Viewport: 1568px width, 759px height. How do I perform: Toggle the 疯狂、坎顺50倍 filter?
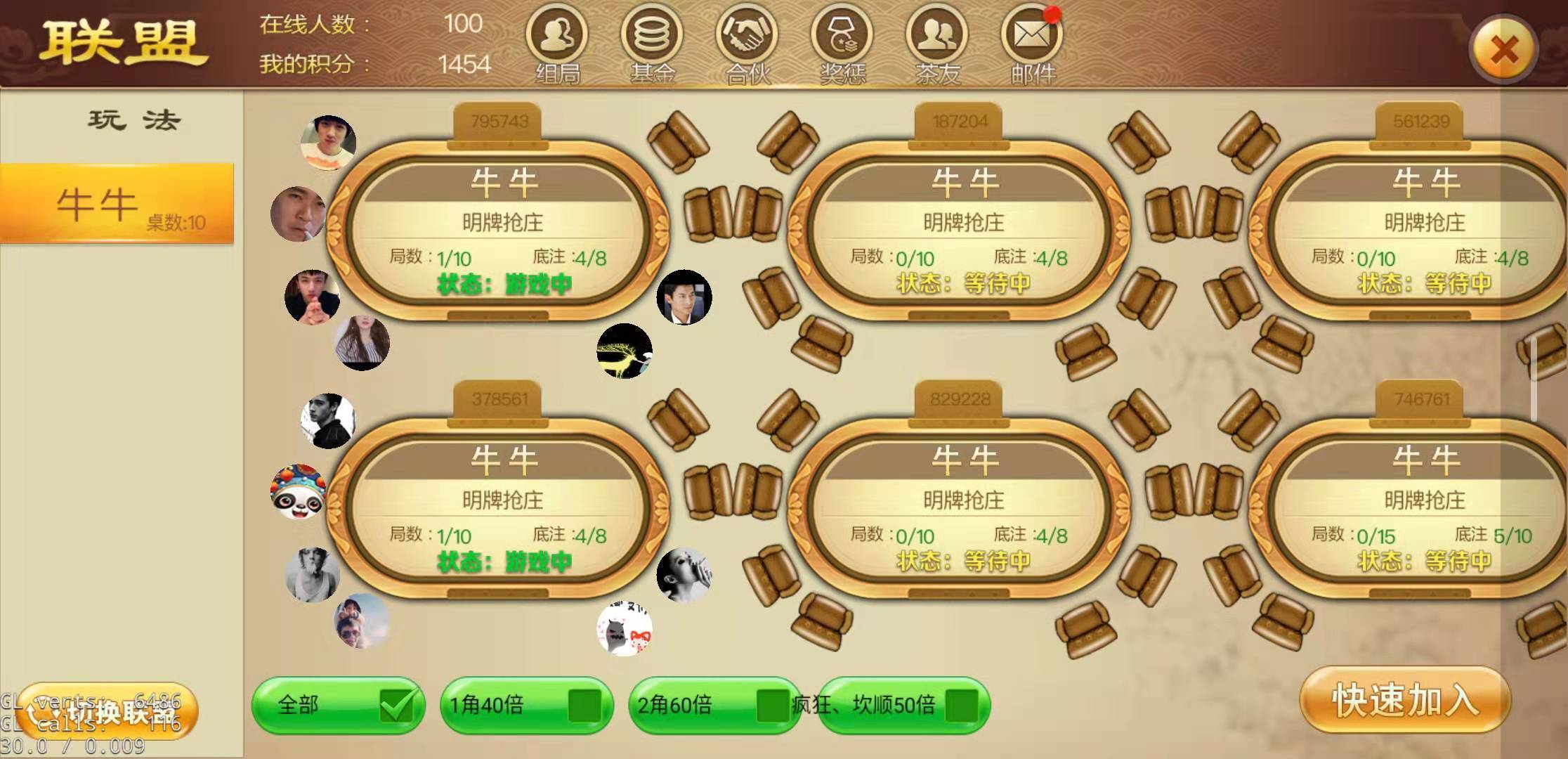click(961, 705)
